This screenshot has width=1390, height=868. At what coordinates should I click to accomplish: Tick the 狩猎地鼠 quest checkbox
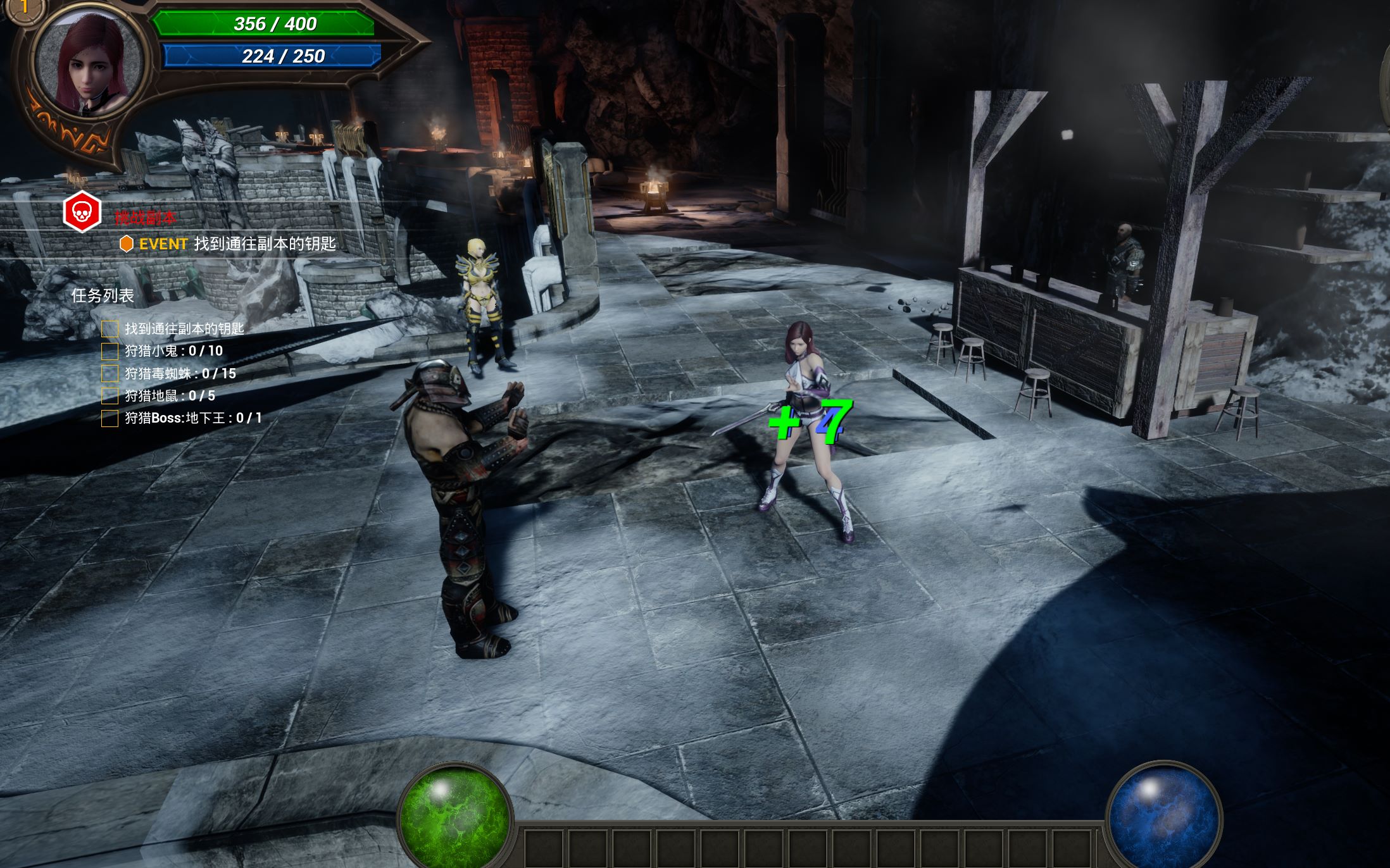[x=110, y=396]
